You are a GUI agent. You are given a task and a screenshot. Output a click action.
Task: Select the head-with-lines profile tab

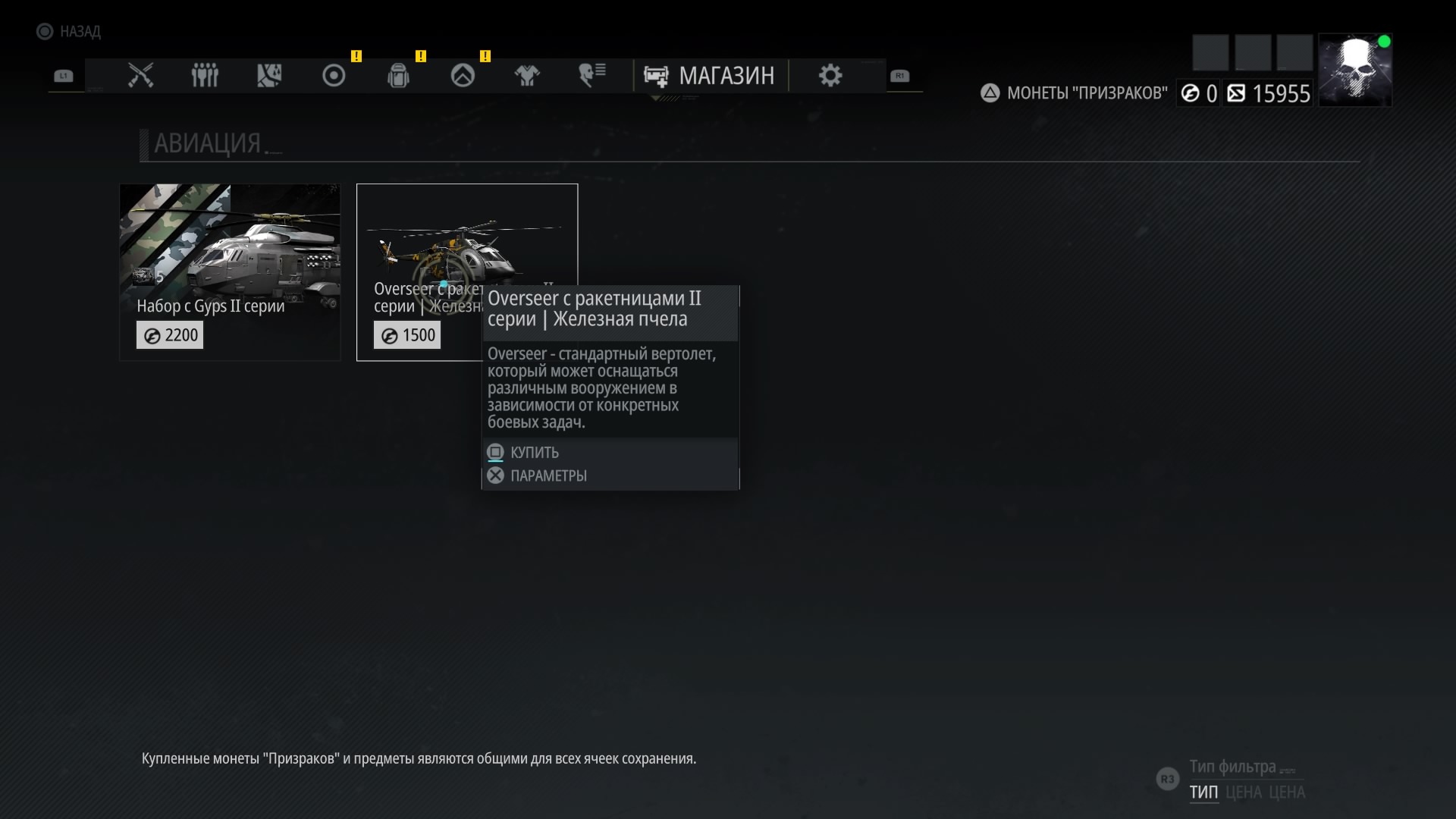(x=591, y=75)
